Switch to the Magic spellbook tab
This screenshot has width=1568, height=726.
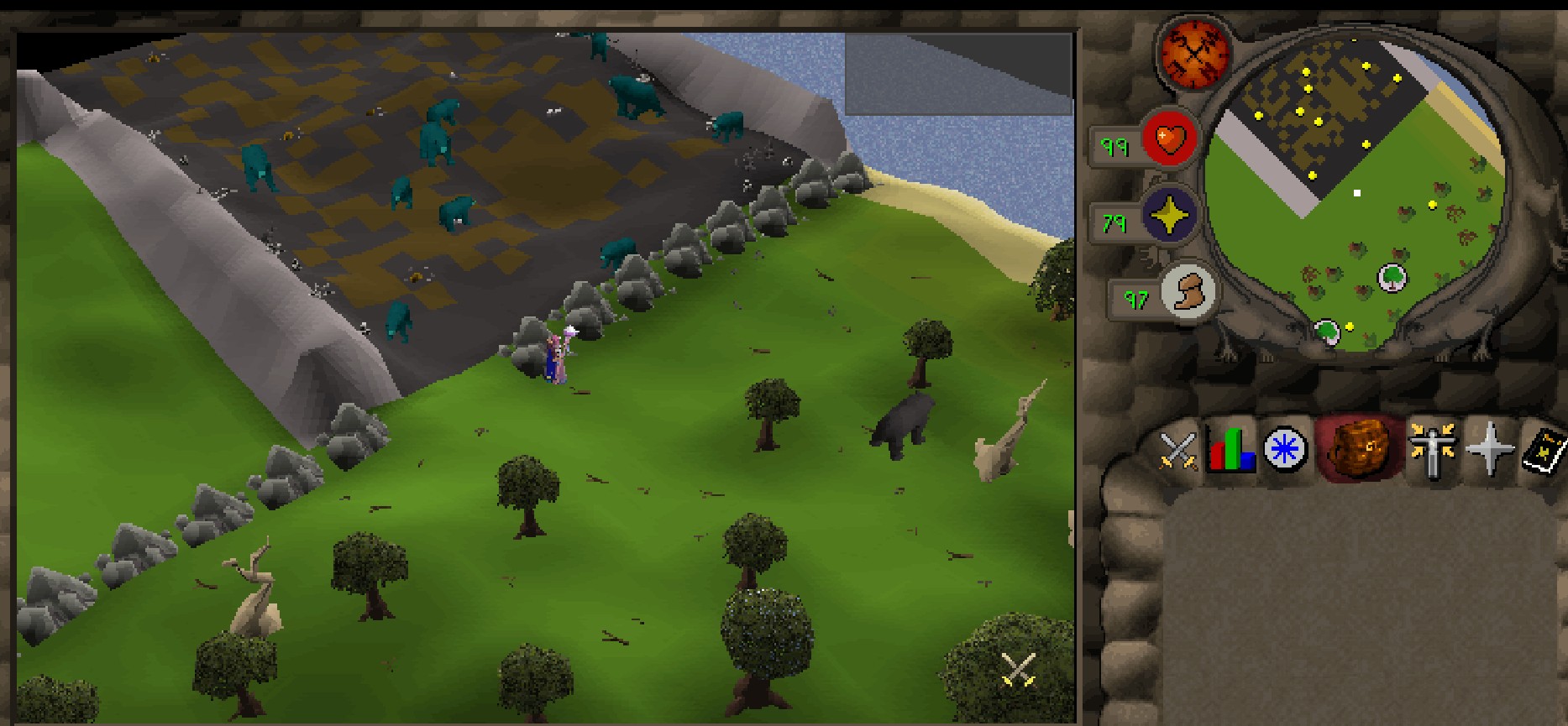[1546, 449]
